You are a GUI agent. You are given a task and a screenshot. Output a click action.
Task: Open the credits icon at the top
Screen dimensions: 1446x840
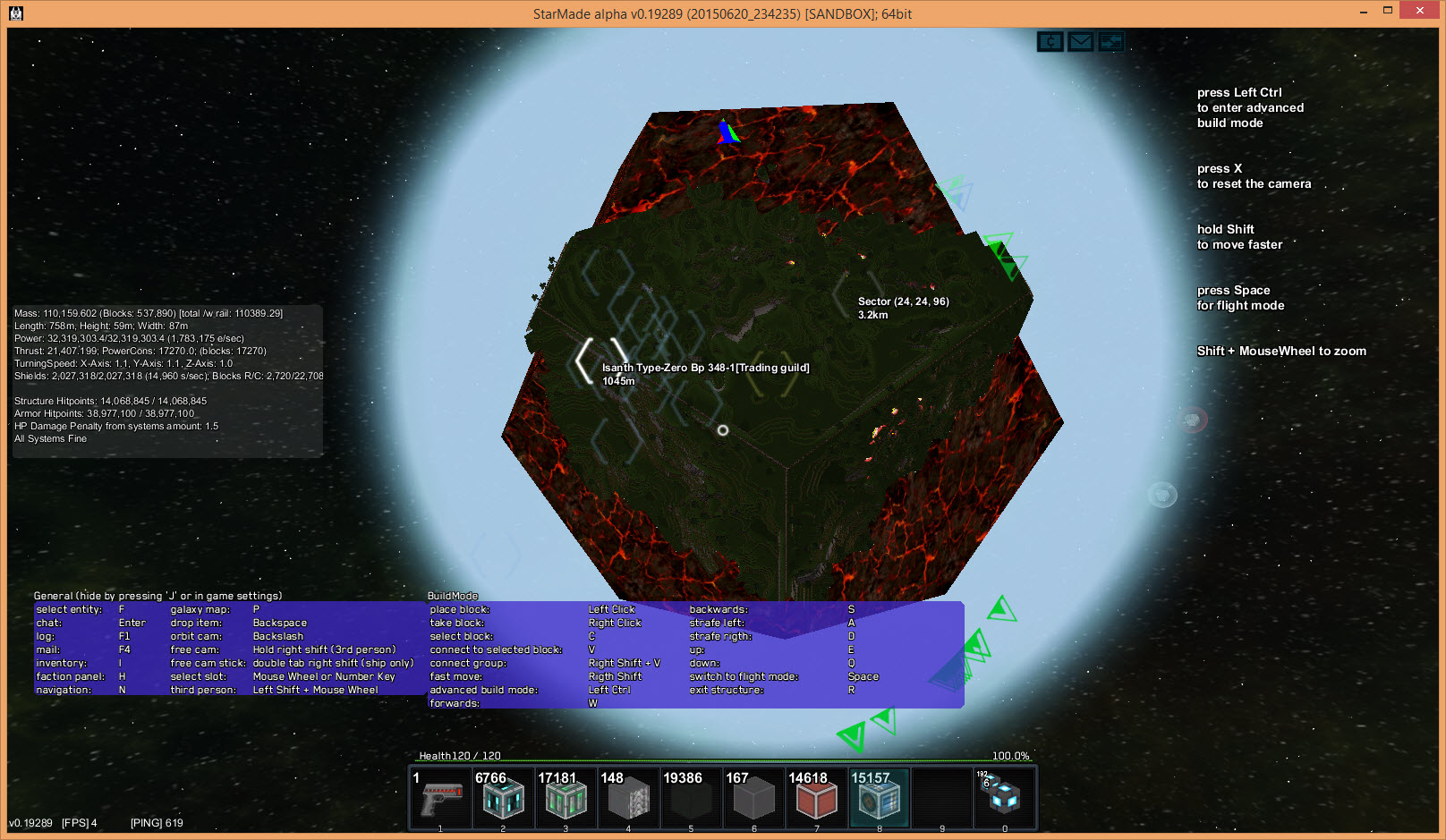click(x=1050, y=42)
